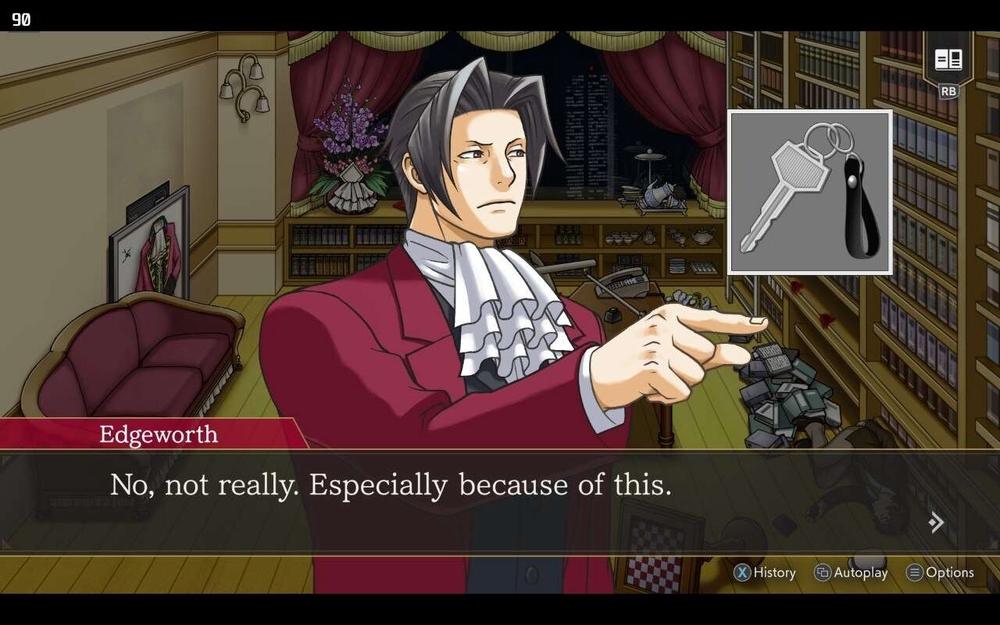The image size is (1000, 625).
Task: Open the History dialogue log
Action: 765,573
